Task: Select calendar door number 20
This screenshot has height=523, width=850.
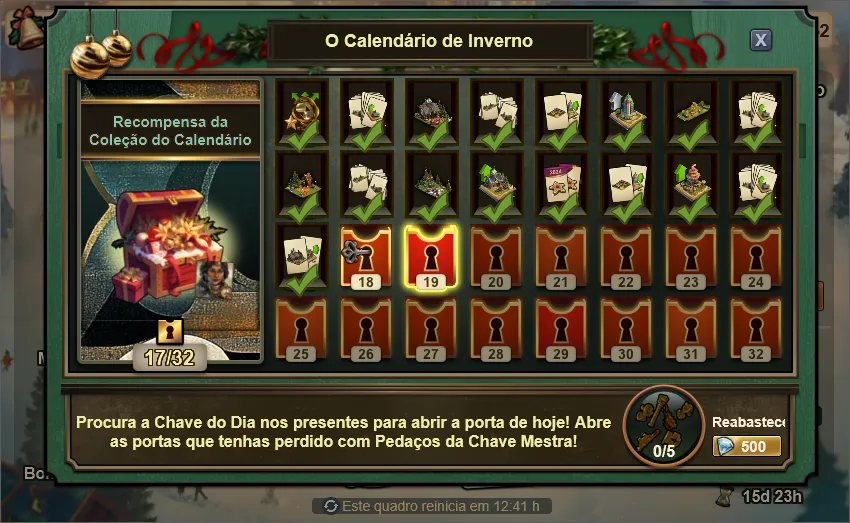Action: (496, 254)
